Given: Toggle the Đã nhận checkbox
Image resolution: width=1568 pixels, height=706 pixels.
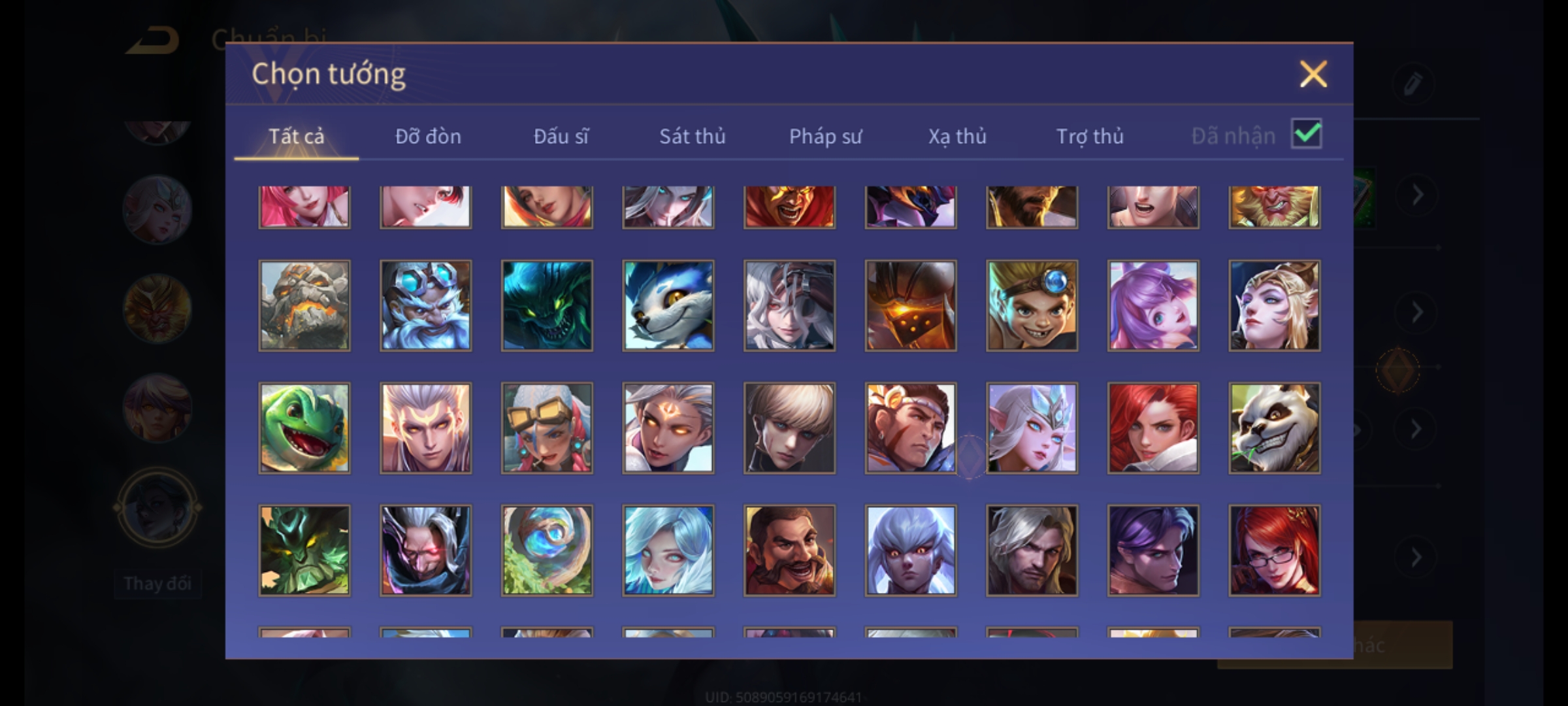Looking at the screenshot, I should coord(1306,134).
